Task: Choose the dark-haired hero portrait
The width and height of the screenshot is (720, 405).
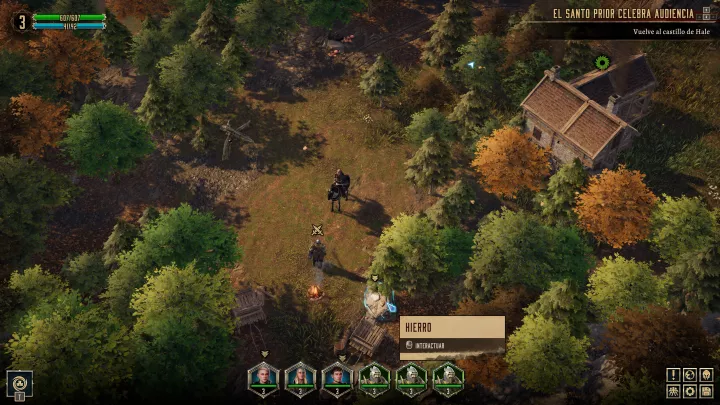Action: (x=337, y=376)
